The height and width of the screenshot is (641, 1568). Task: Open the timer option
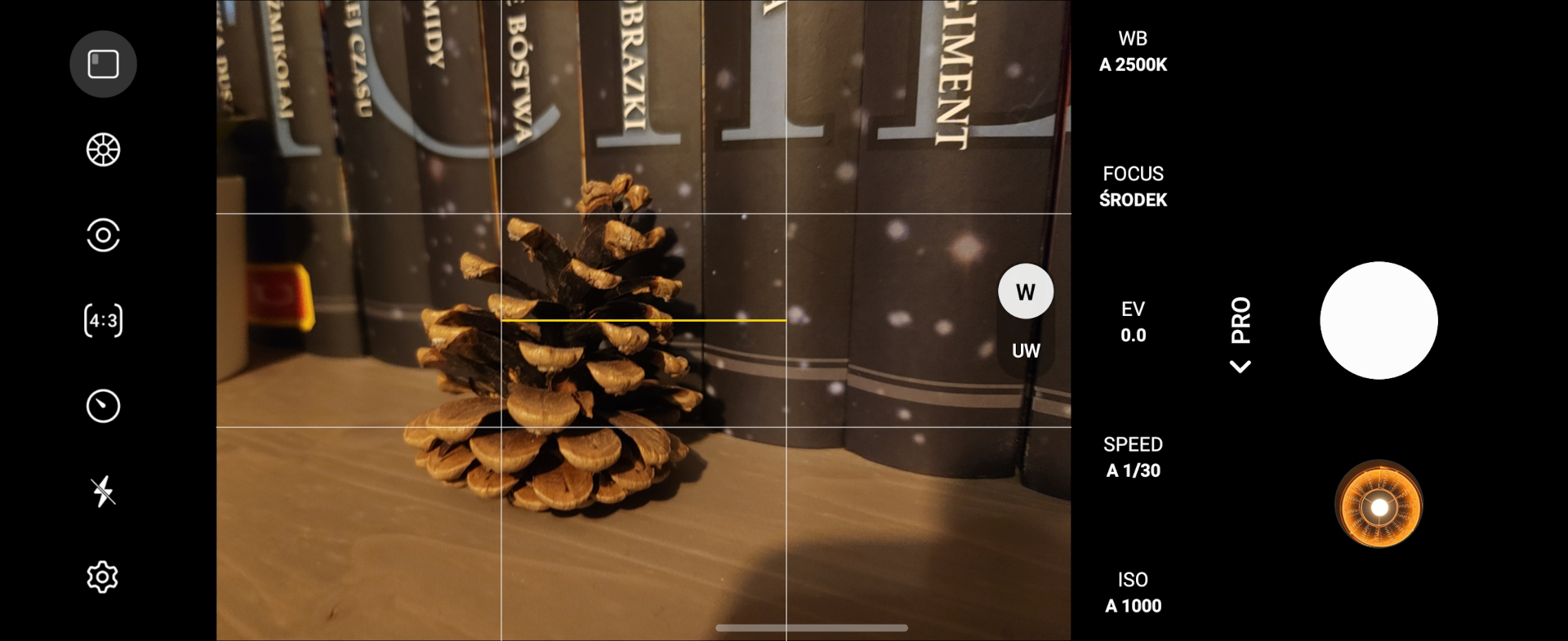pos(103,406)
